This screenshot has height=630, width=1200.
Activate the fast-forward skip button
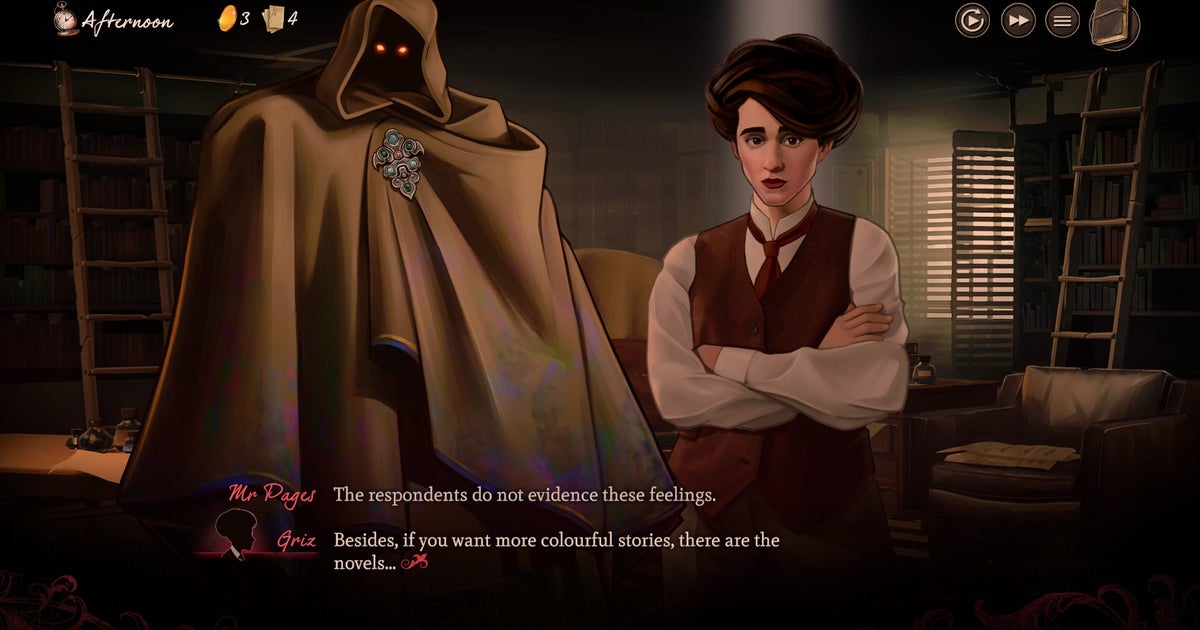click(1018, 20)
